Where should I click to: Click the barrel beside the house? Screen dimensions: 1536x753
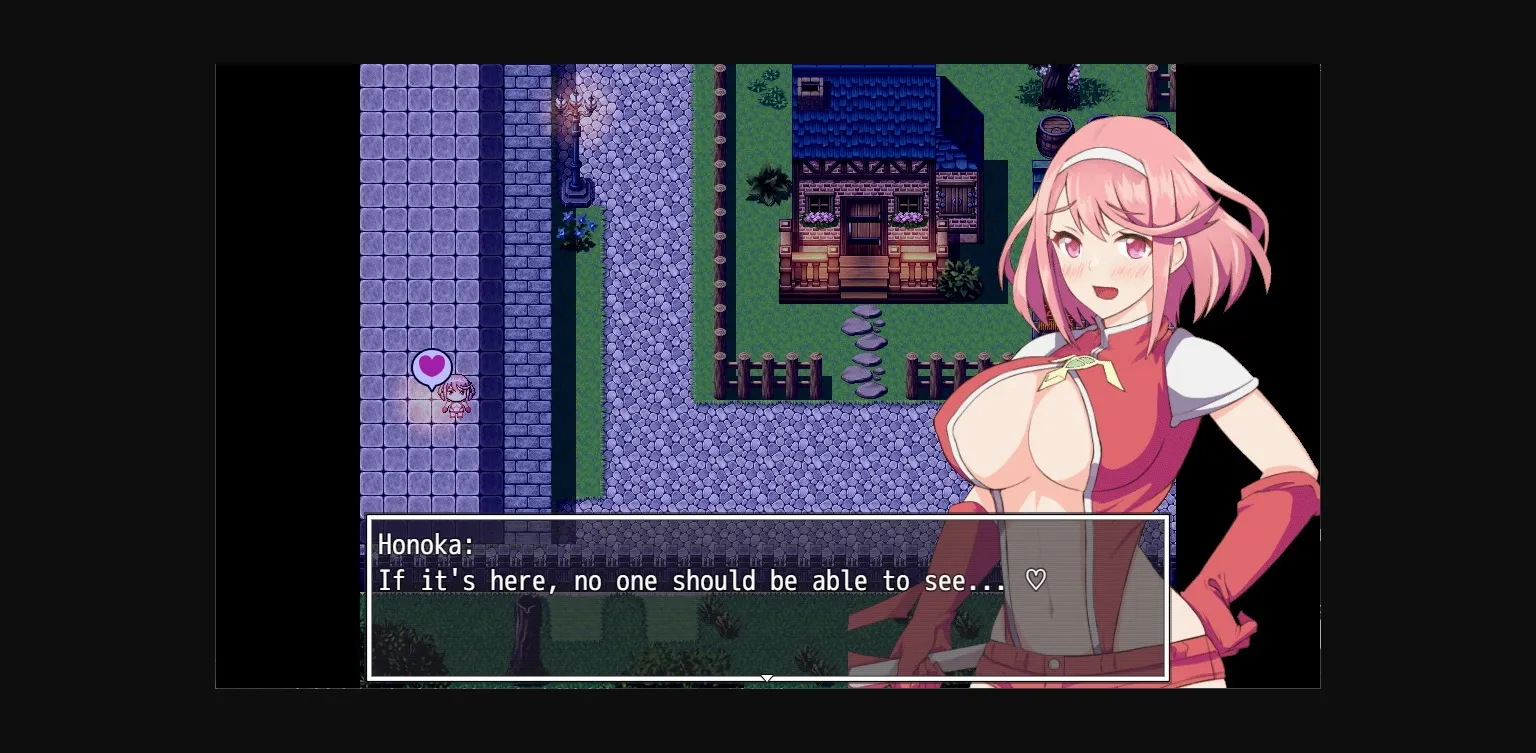[1055, 130]
